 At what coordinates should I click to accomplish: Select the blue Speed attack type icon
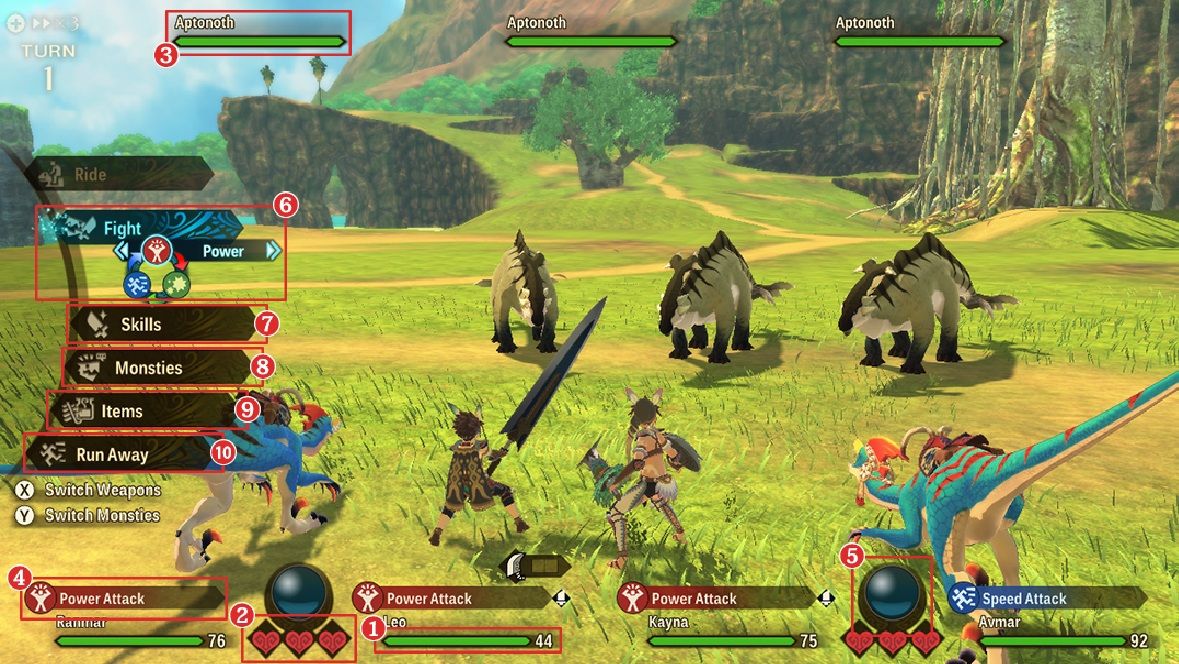(137, 284)
